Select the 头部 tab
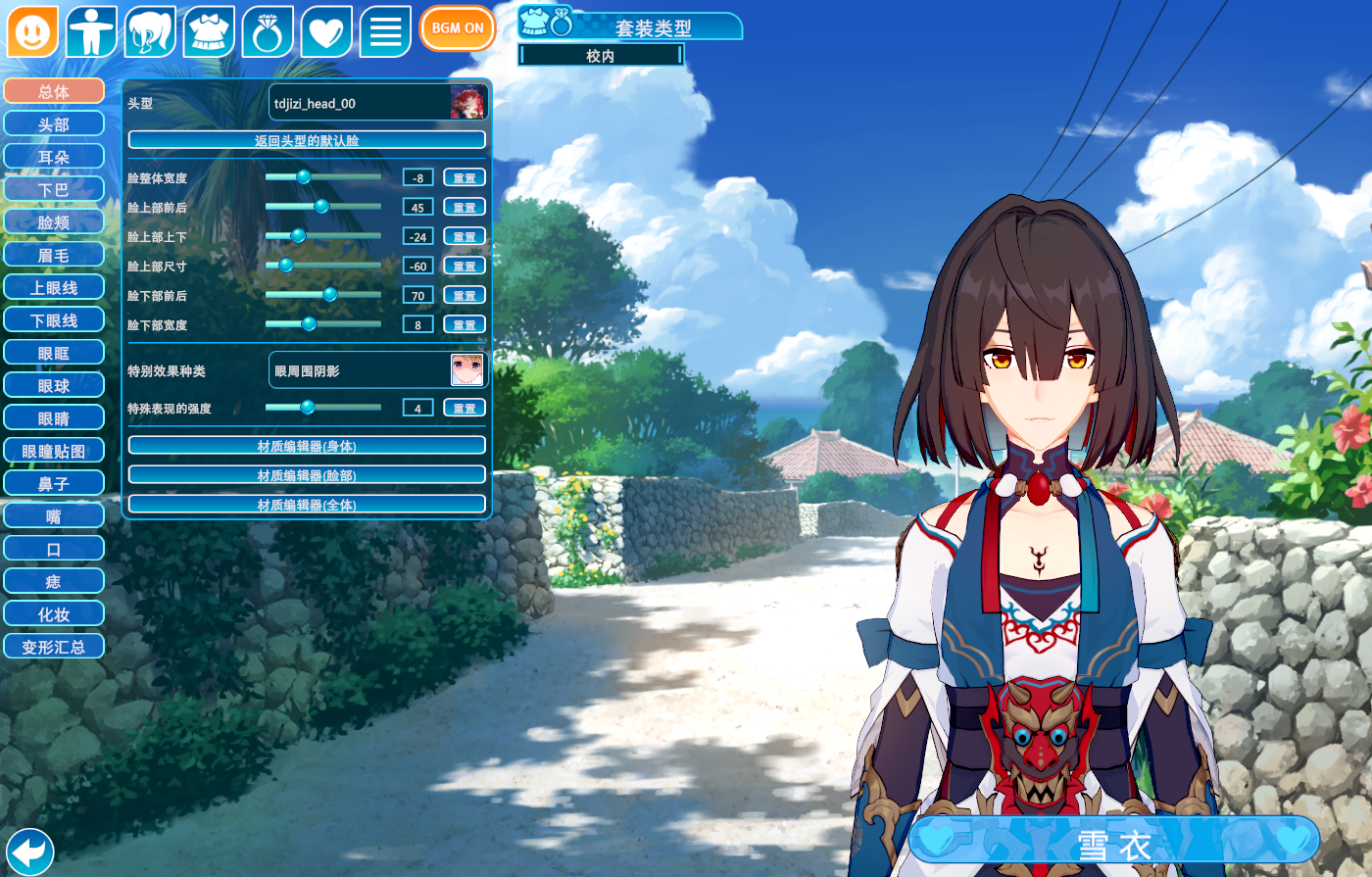The height and width of the screenshot is (877, 1372). pyautogui.click(x=54, y=124)
